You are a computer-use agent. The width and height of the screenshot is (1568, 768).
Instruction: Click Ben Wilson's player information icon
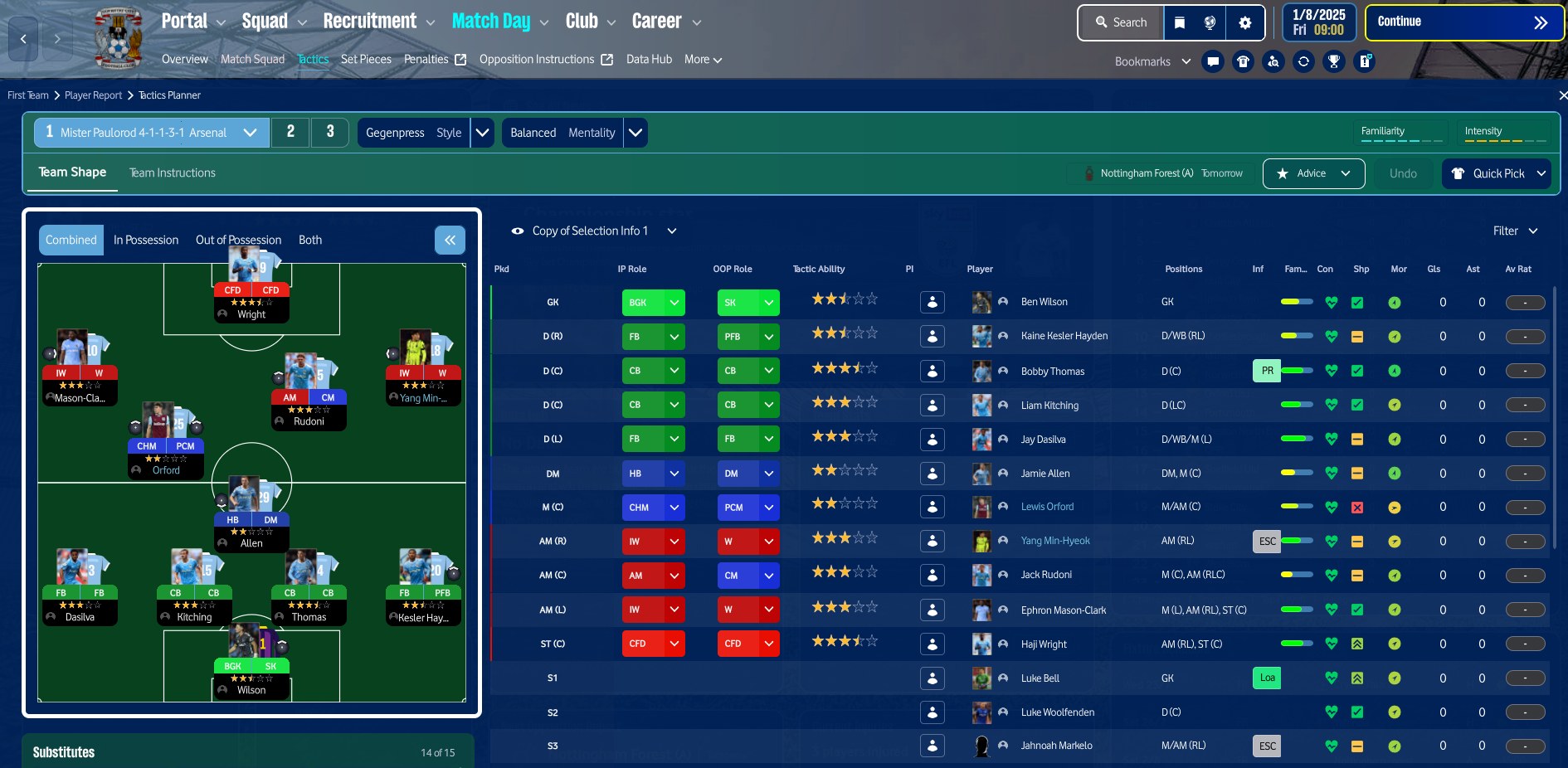(932, 302)
